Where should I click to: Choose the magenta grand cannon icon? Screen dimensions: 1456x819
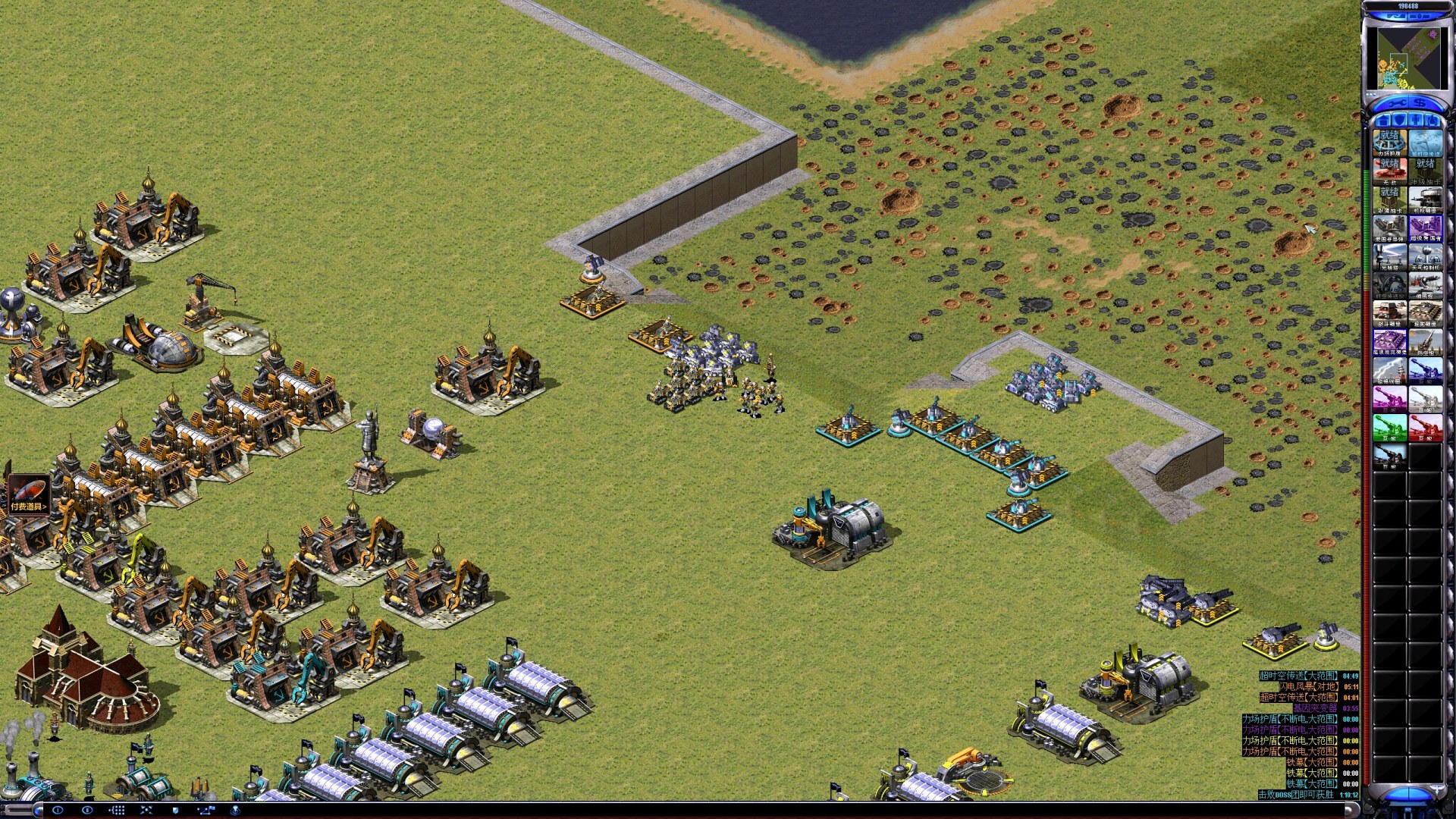tap(1389, 398)
